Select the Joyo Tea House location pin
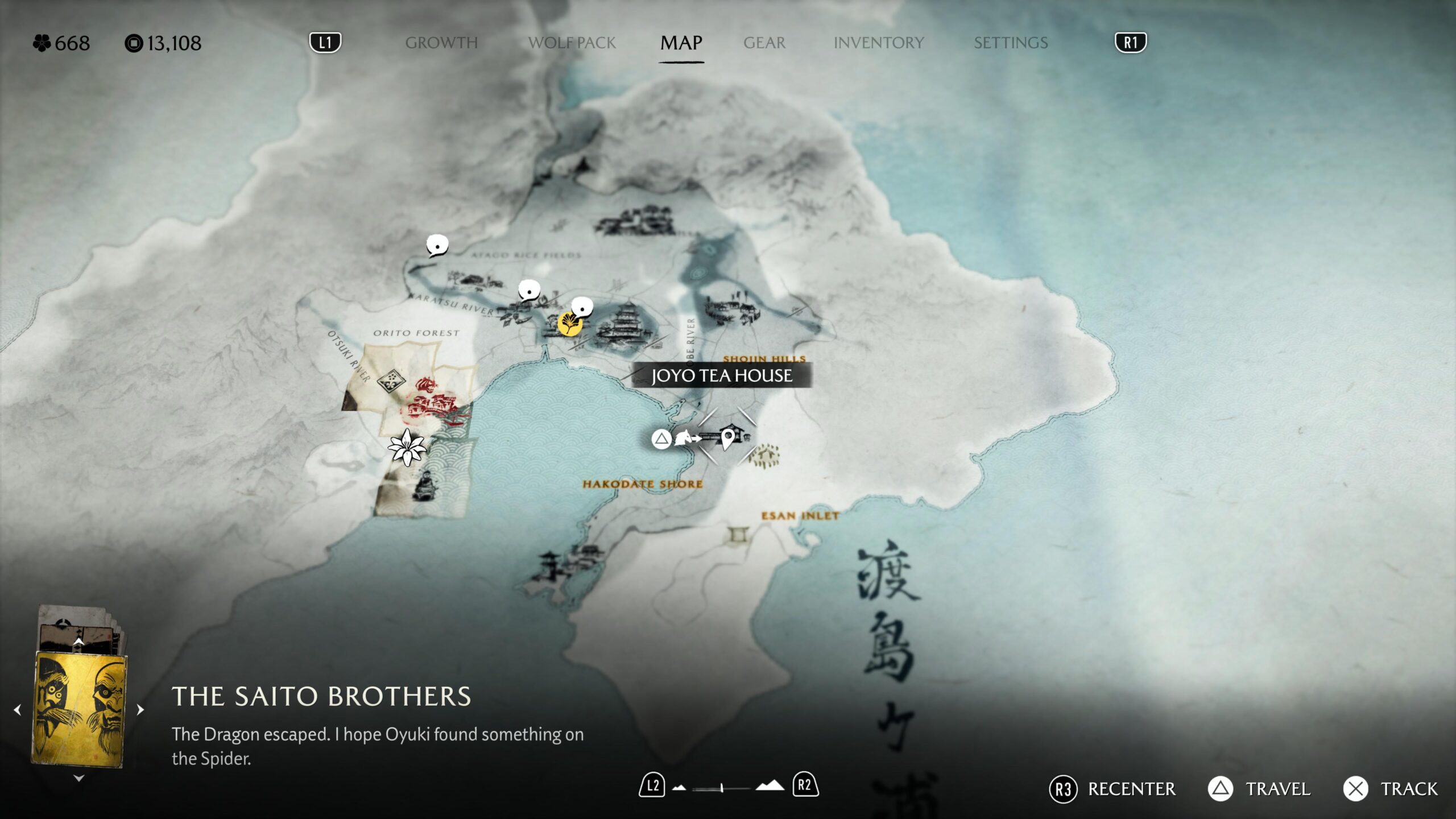This screenshot has height=819, width=1456. click(727, 439)
